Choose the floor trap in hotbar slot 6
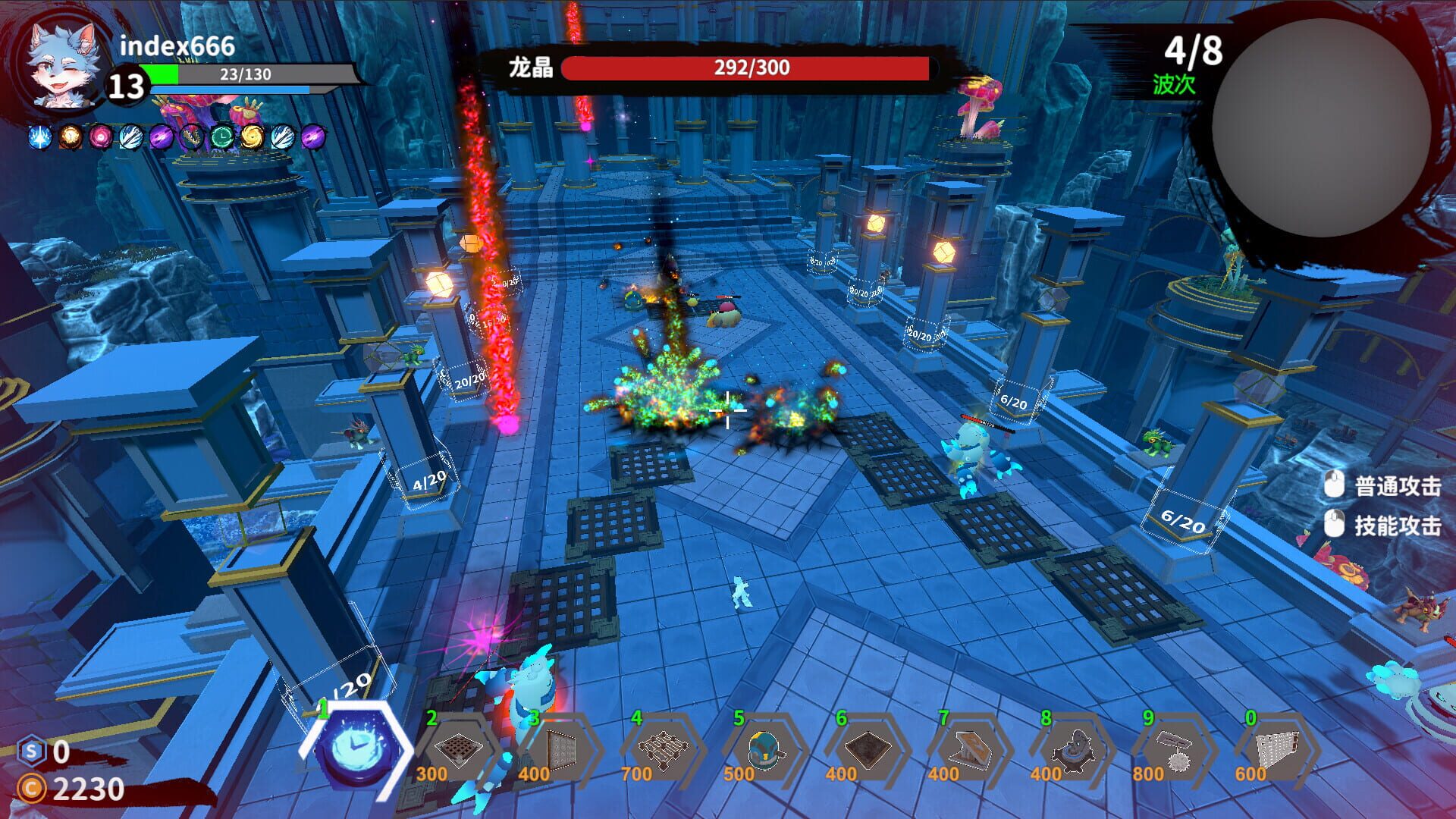 [868, 751]
